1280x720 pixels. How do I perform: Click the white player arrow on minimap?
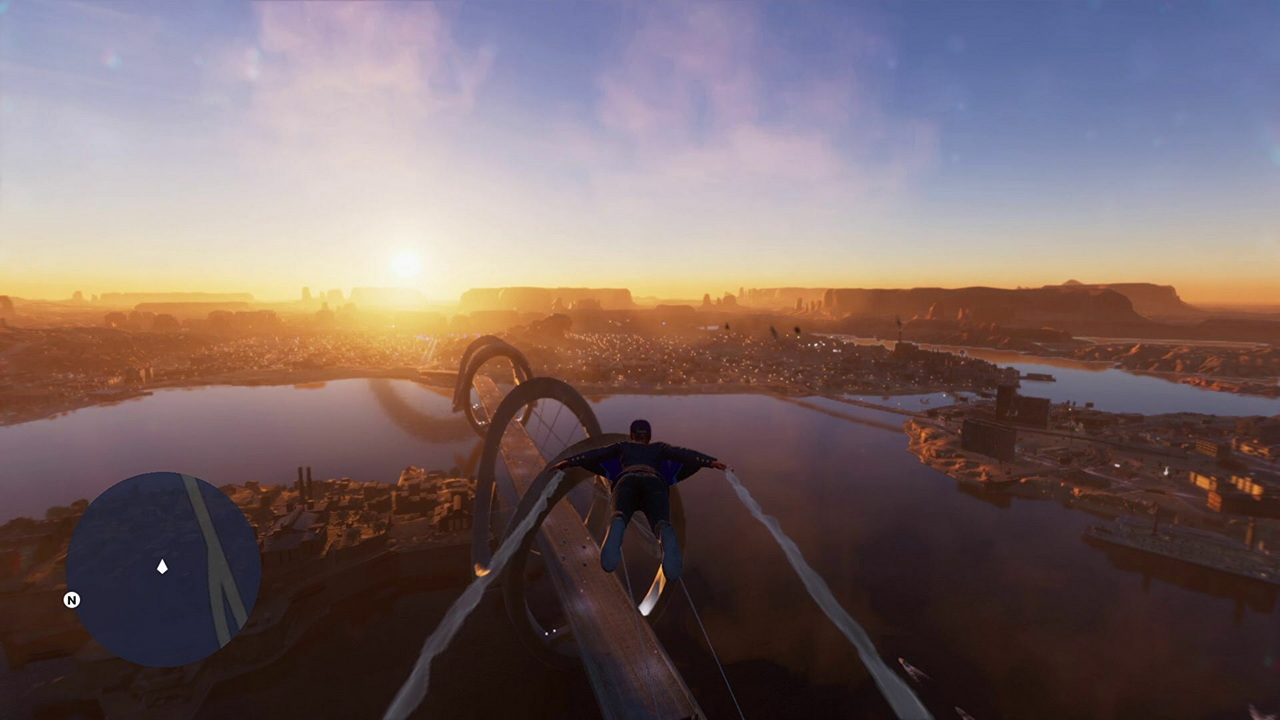pyautogui.click(x=162, y=567)
